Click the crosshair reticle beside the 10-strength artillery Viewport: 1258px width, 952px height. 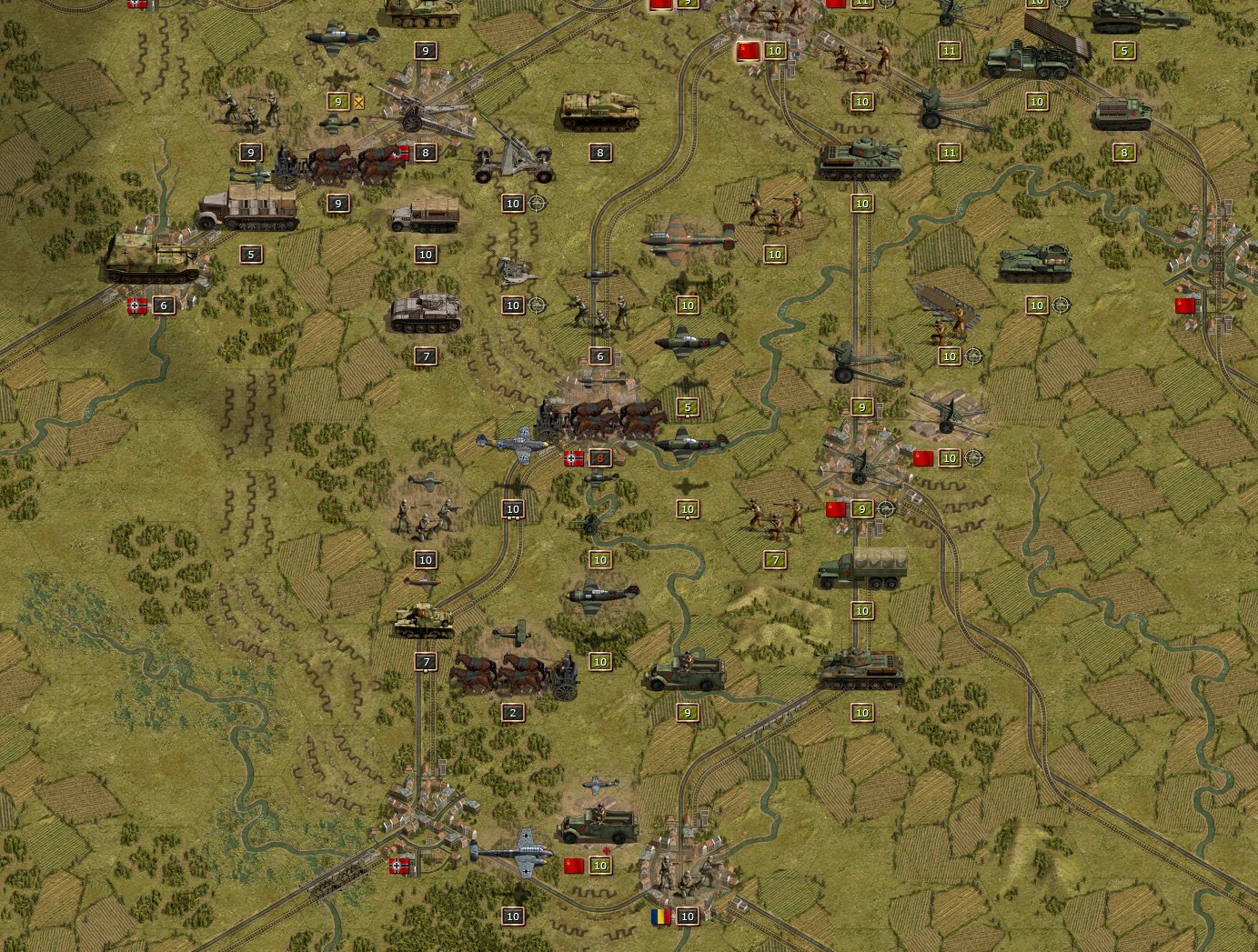pos(536,204)
